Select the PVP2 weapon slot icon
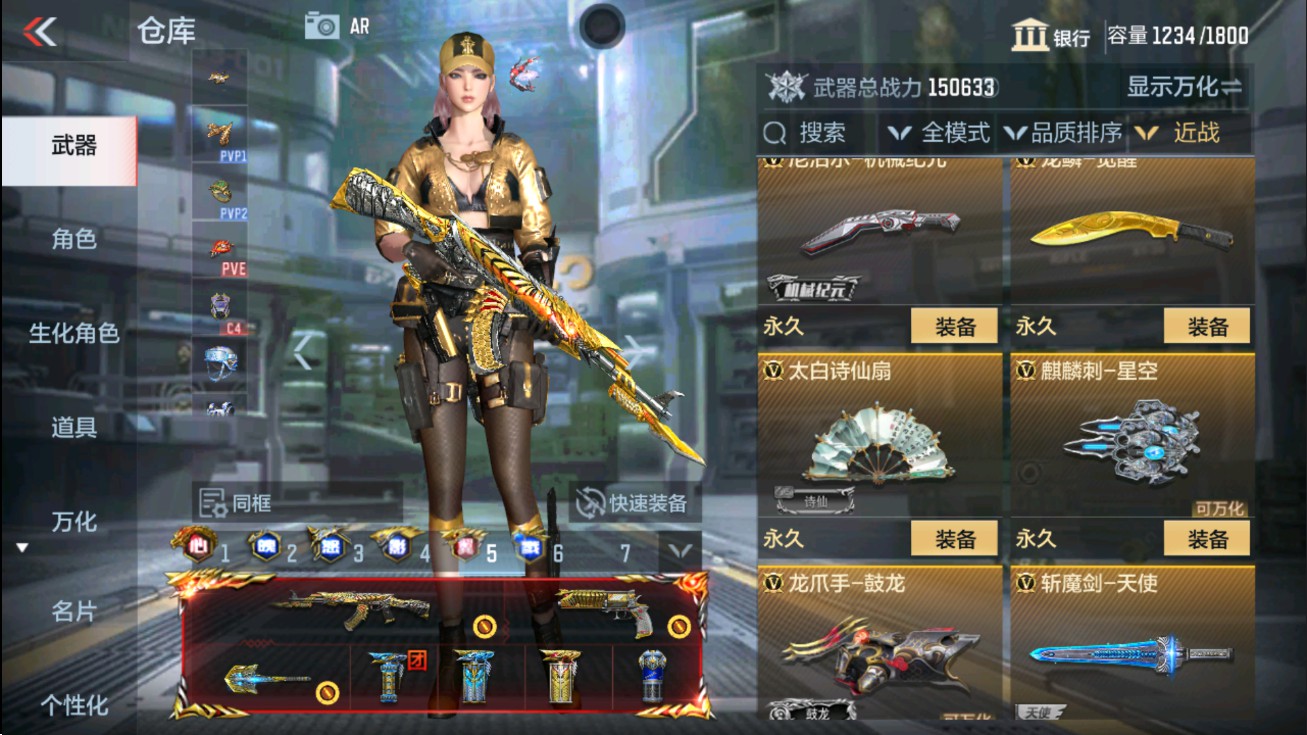1307x735 pixels. 220,190
